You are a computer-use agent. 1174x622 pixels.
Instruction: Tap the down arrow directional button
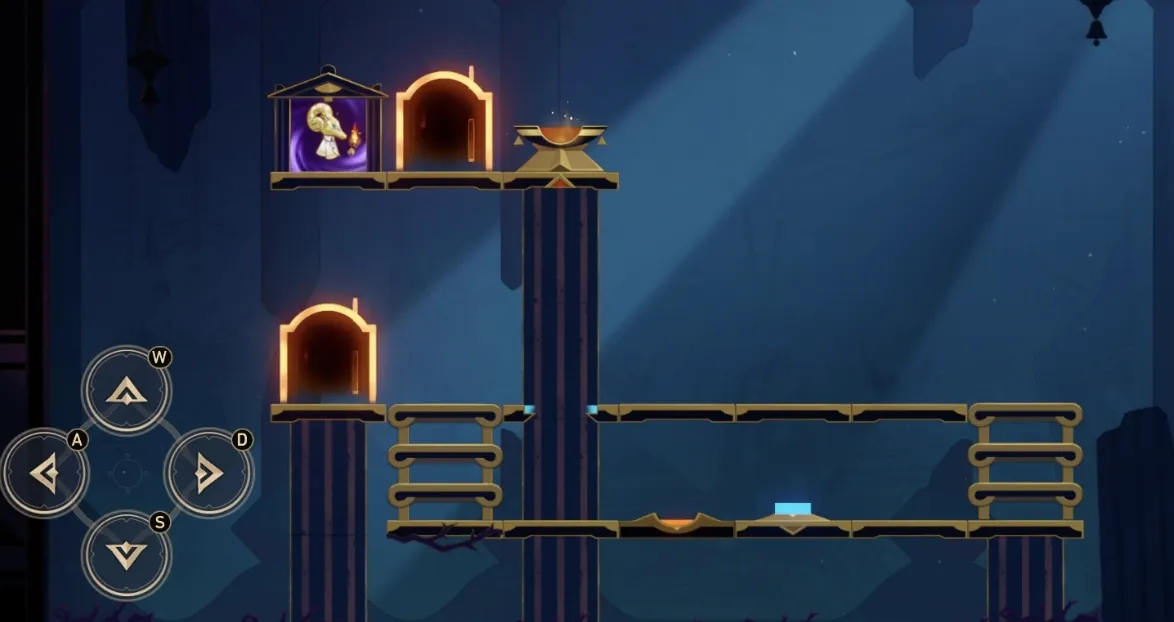tap(126, 555)
